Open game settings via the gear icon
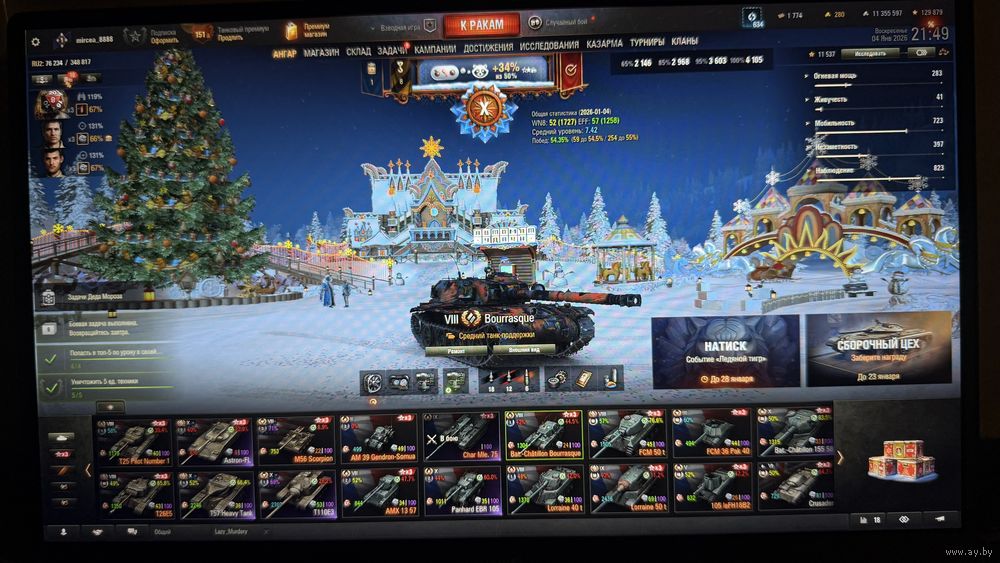 click(36, 42)
